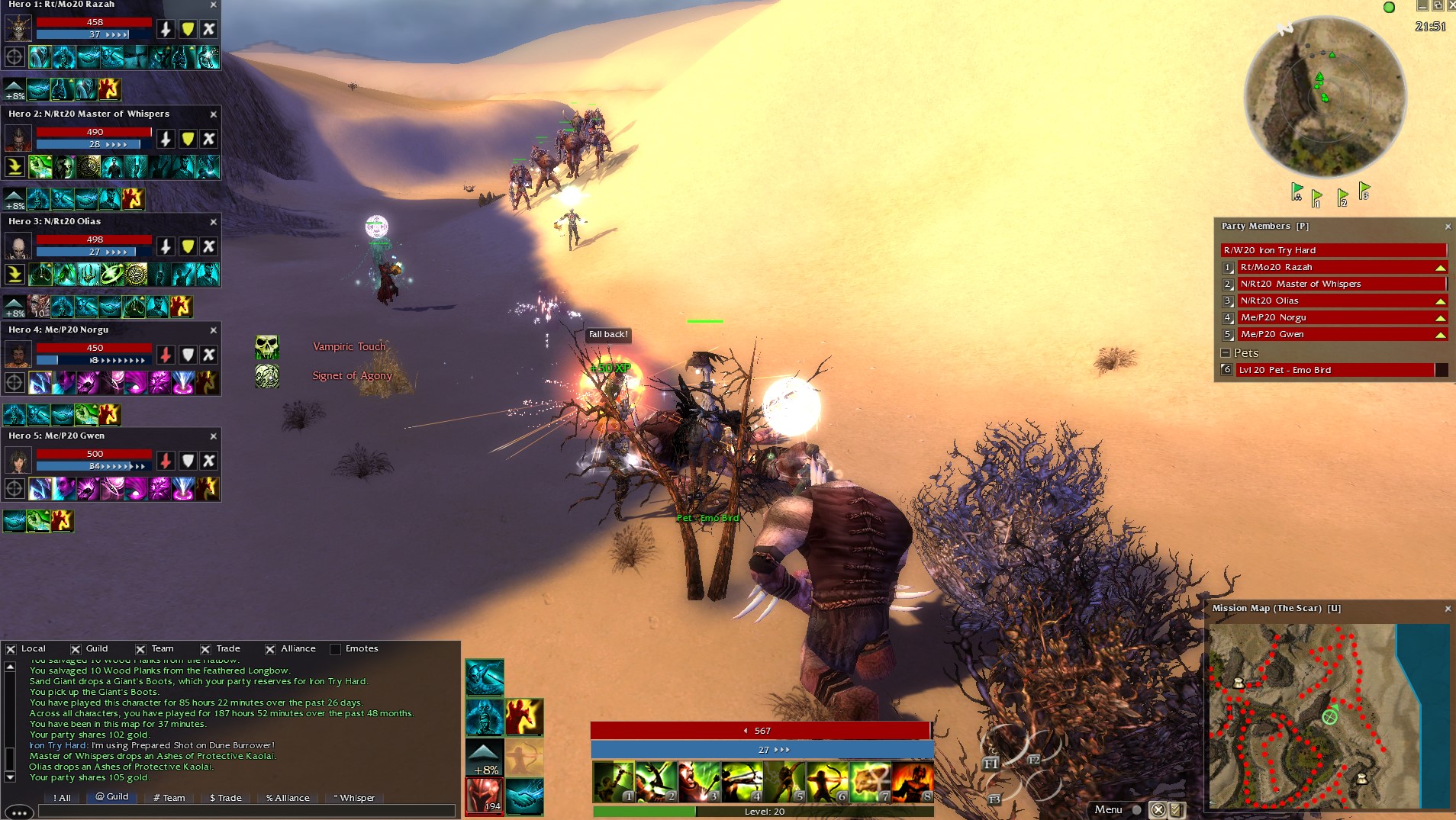The image size is (1456, 820).
Task: Open the Whisper chat channel
Action: click(354, 798)
